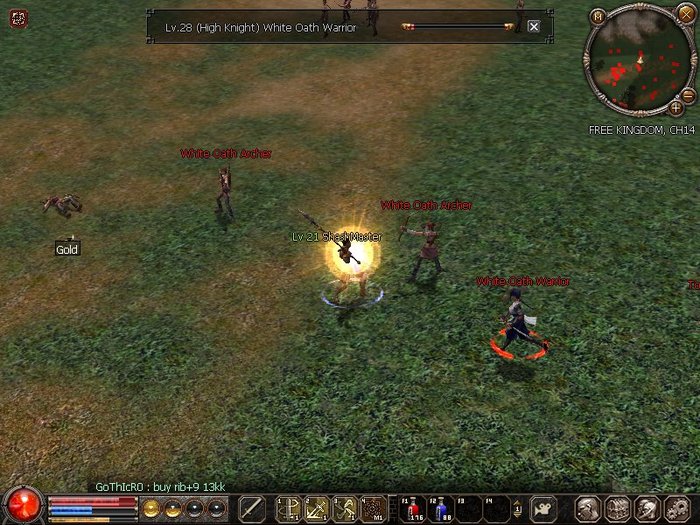Viewport: 700px width, 525px height.
Task: Use the red health potion slot
Action: pyautogui.click(x=414, y=508)
